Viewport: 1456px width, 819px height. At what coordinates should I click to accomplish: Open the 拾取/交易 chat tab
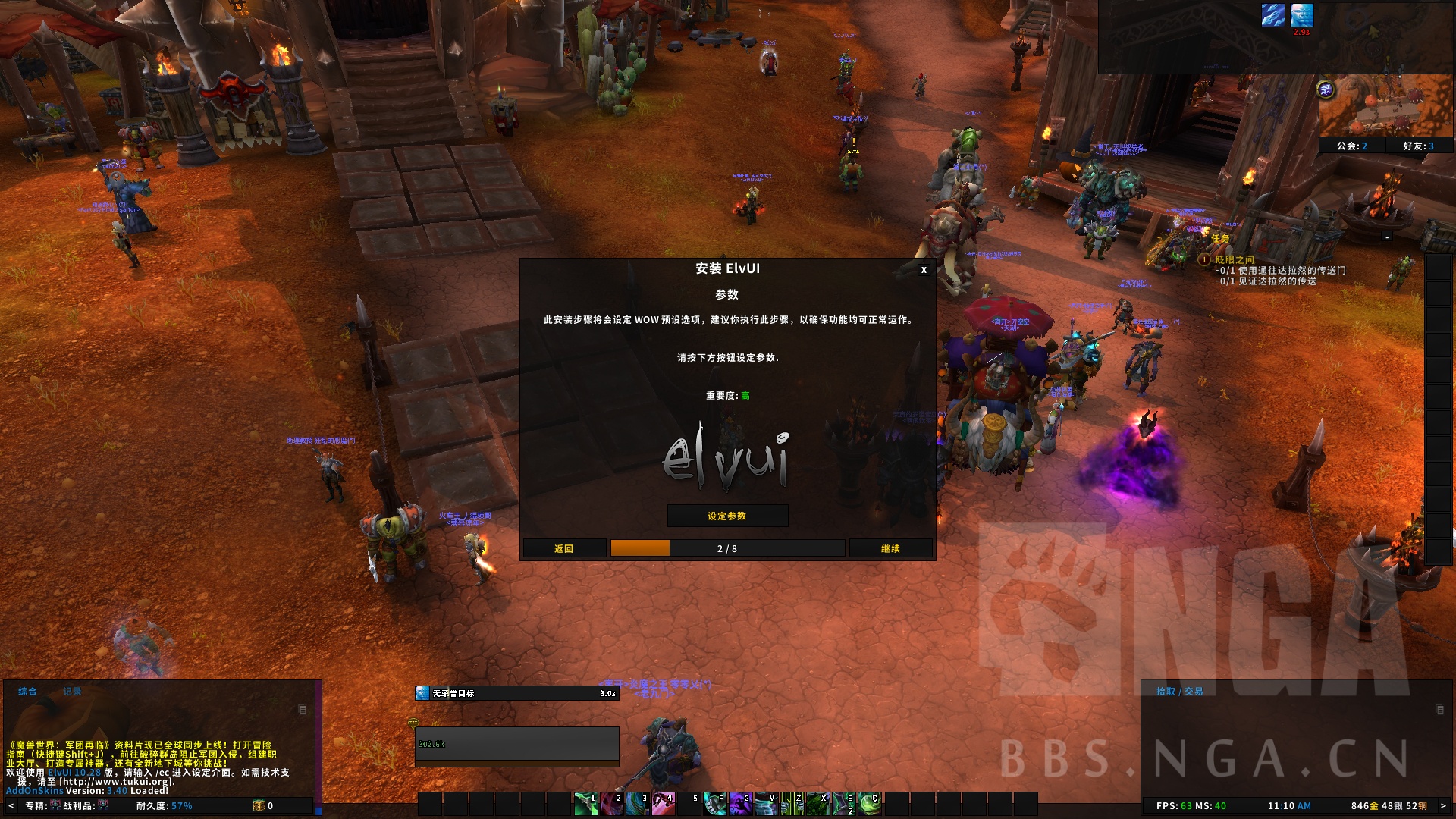(1181, 692)
